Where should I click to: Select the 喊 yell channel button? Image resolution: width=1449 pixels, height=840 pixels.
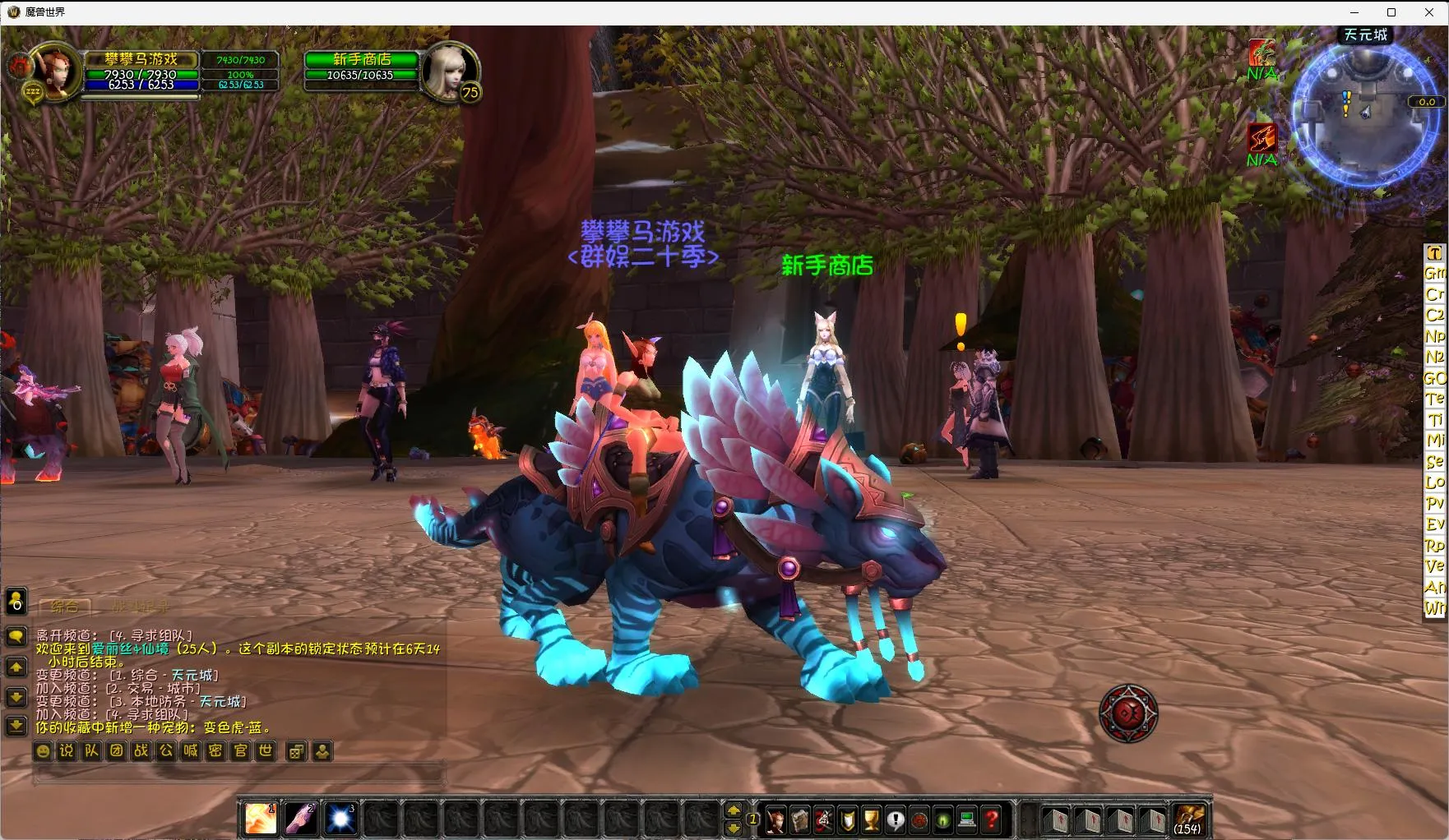[191, 750]
